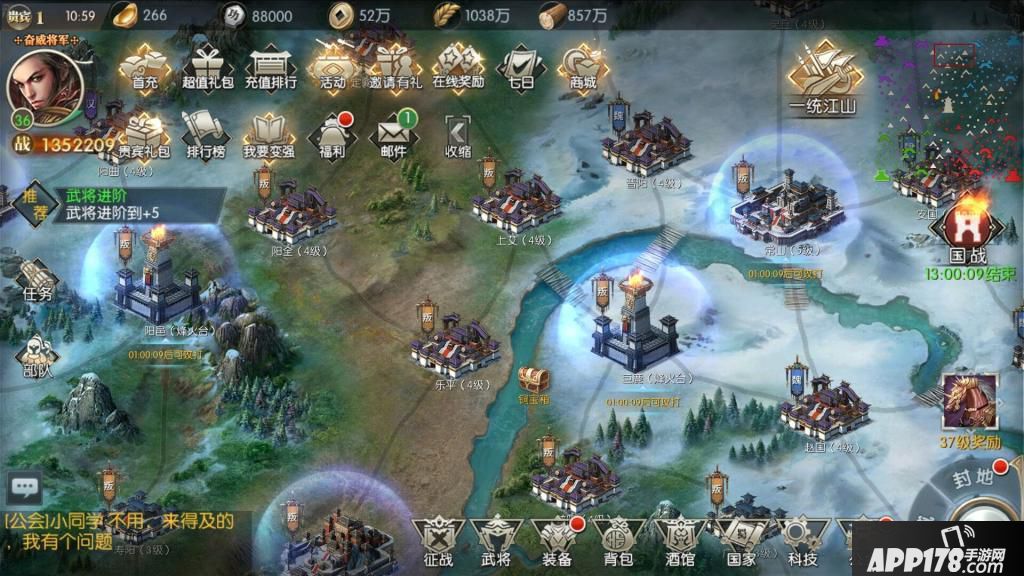The width and height of the screenshot is (1024, 576).
Task: Open the 在线奖励 online rewards
Action: (x=458, y=66)
